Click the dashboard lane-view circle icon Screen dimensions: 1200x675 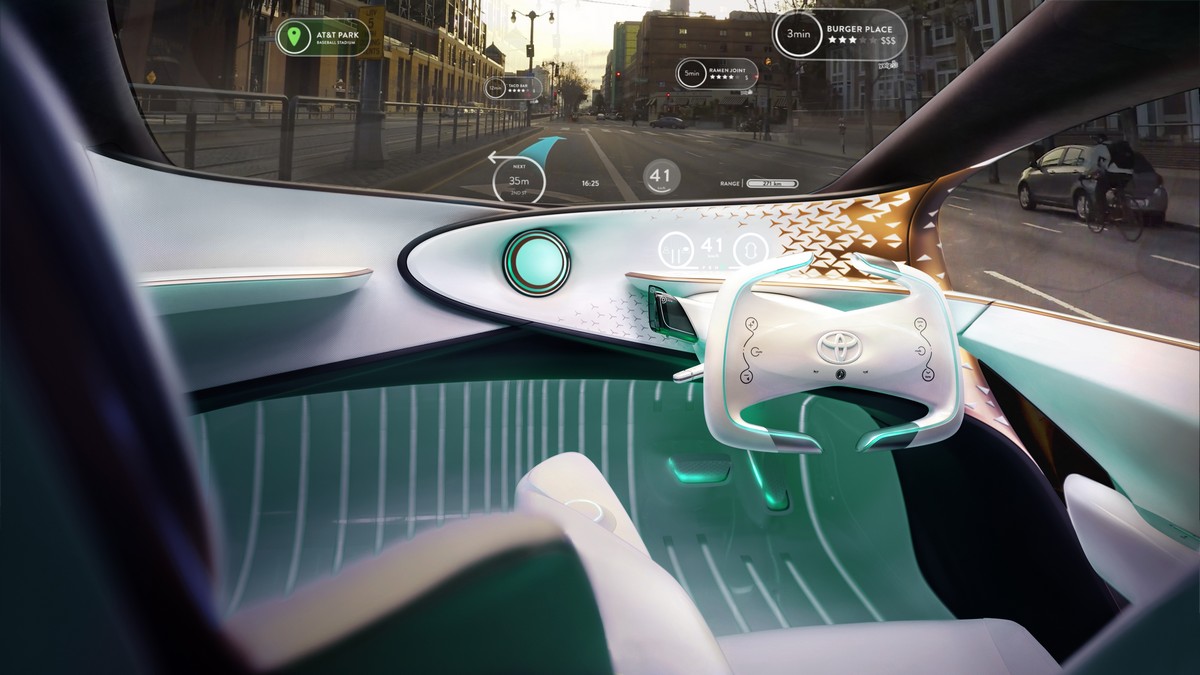678,250
